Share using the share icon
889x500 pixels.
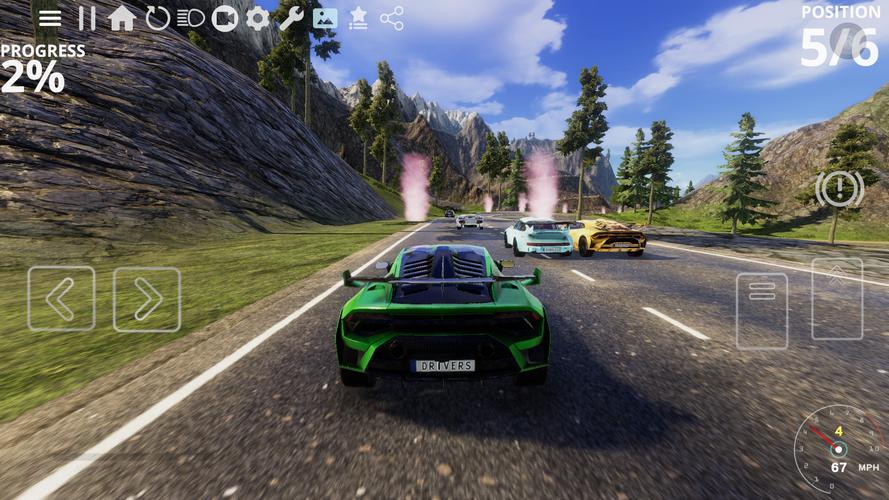(392, 18)
